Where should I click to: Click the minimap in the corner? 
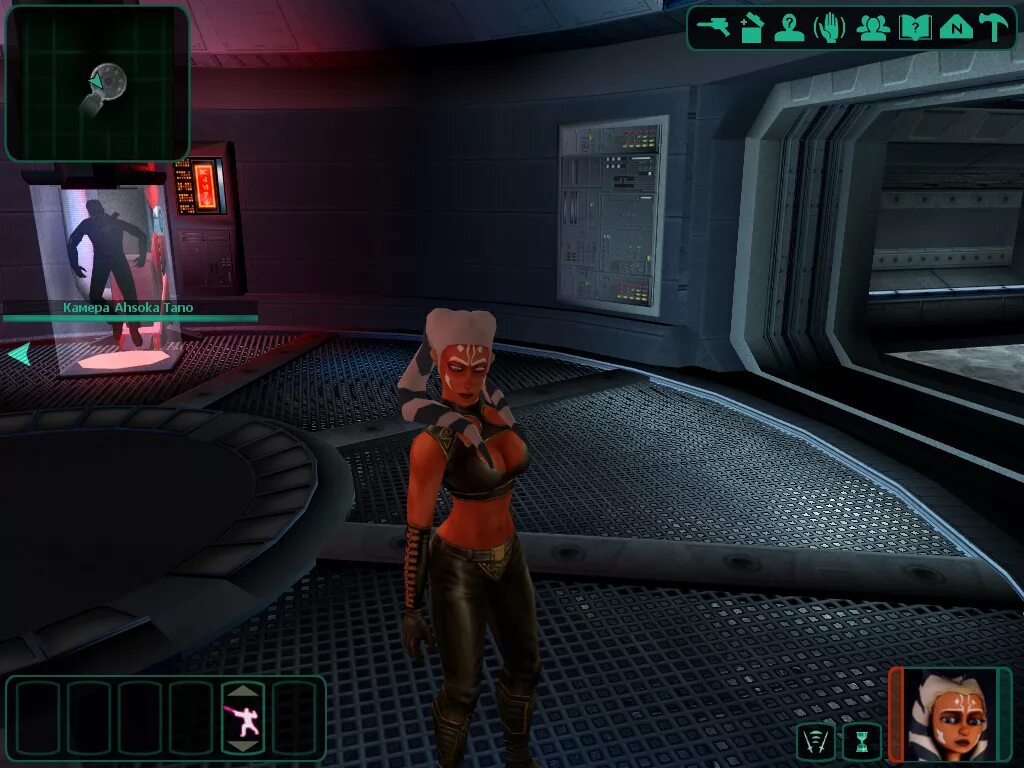coord(97,83)
